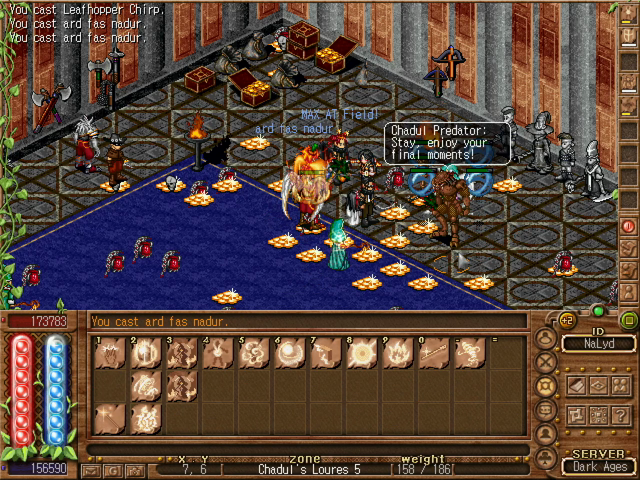Click the gold +2 button
Viewport: 640px width, 480px height.
[x=566, y=320]
